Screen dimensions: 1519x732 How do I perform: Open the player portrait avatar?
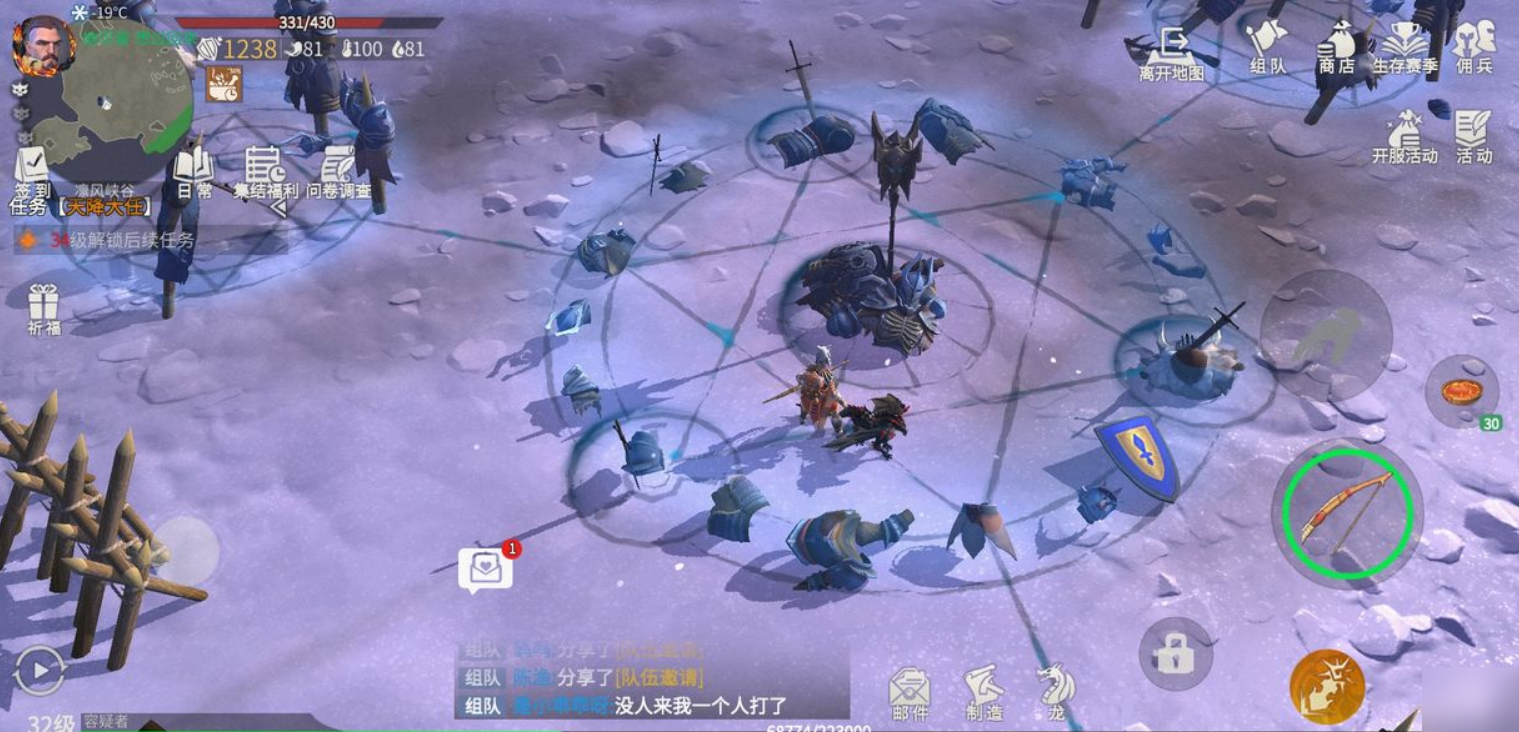coord(43,45)
